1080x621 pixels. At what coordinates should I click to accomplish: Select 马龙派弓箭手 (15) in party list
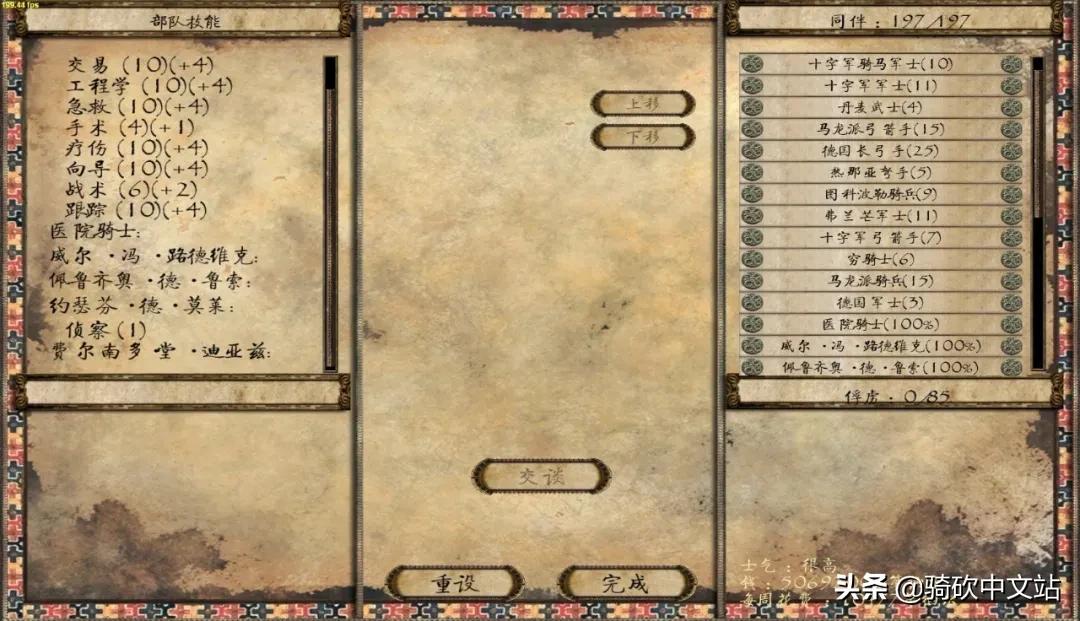point(881,129)
